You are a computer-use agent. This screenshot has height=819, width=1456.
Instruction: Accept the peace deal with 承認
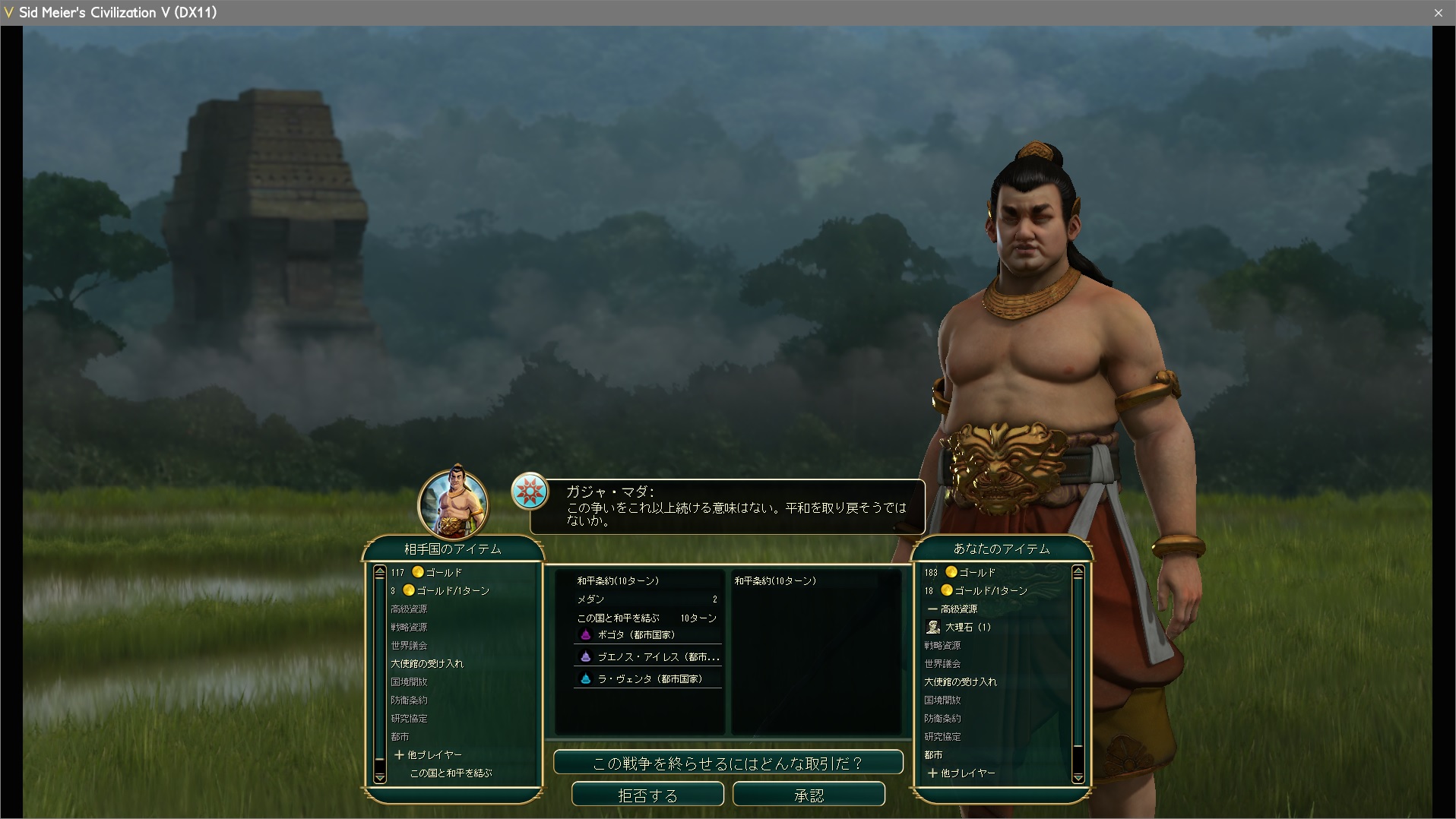pyautogui.click(x=809, y=795)
